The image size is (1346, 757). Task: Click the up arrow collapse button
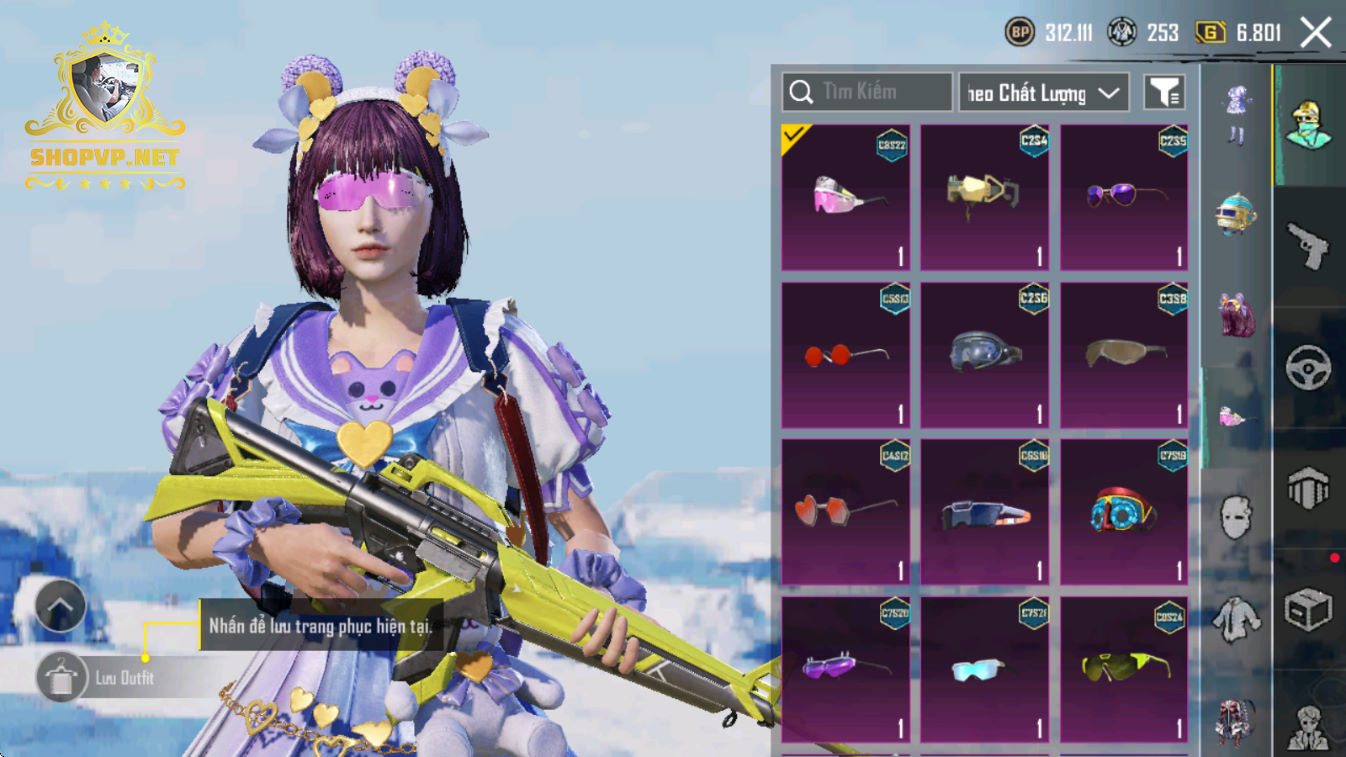coord(60,605)
